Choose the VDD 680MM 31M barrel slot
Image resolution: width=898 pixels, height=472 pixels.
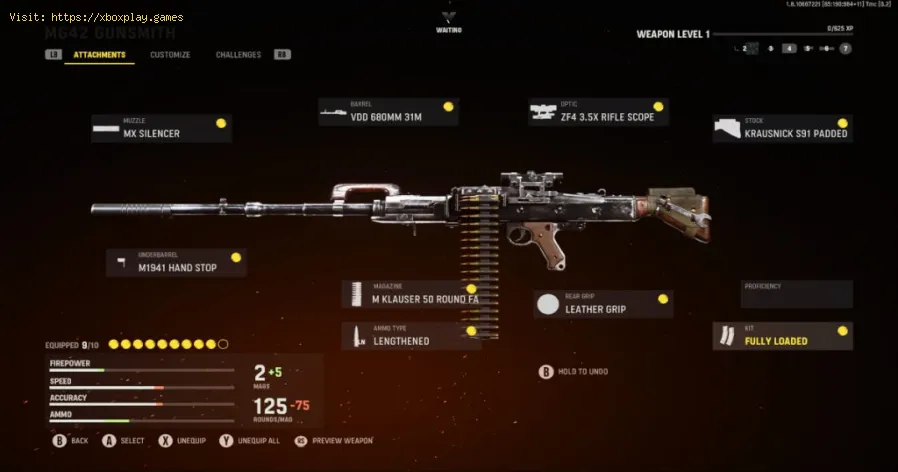[x=388, y=112]
